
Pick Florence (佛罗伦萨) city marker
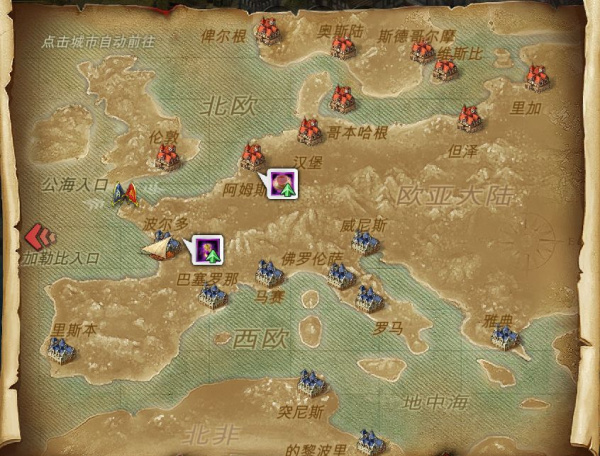pyautogui.click(x=341, y=275)
